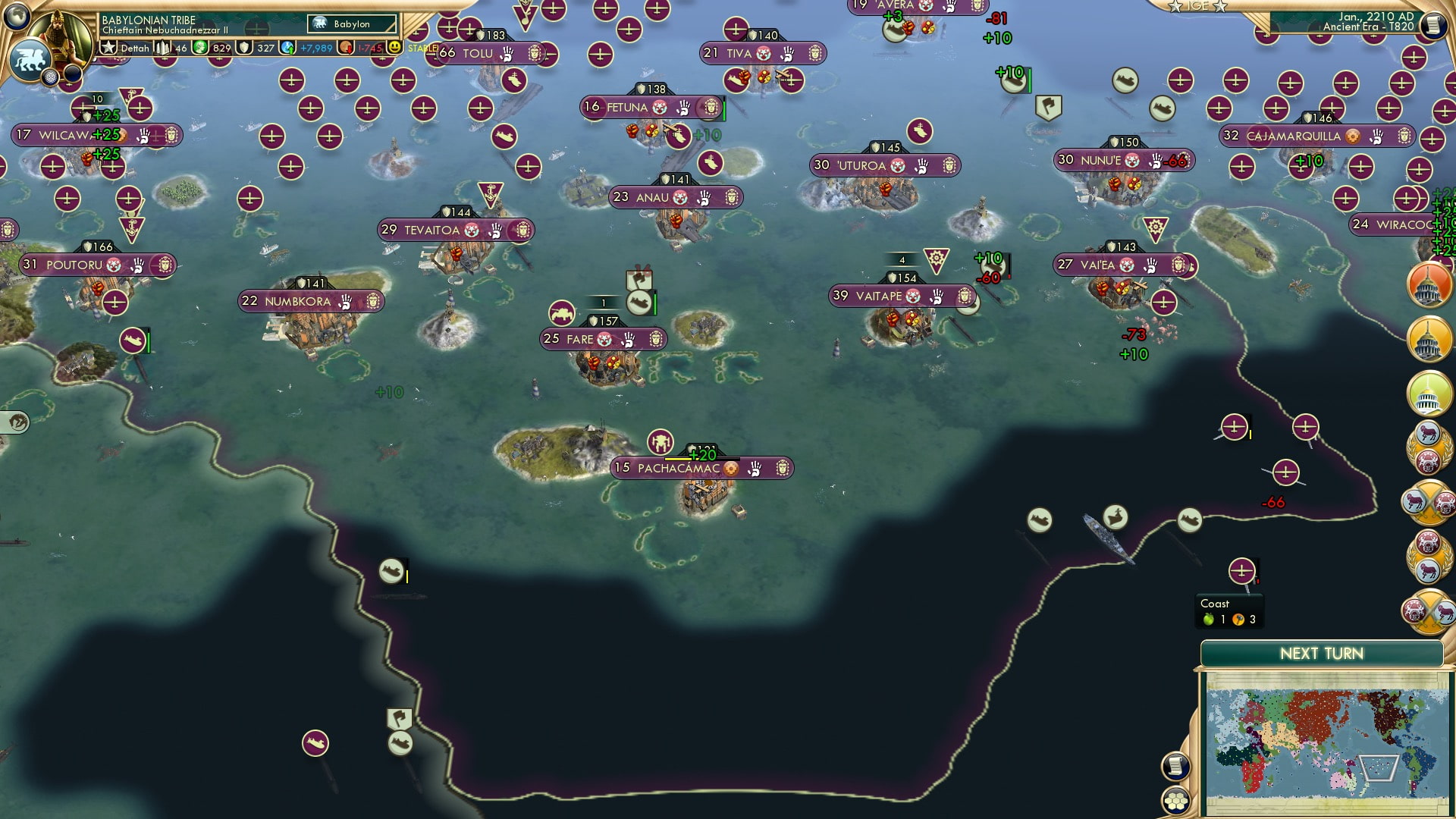Open the city screen for TOLU
This screenshot has width=1456, height=819.
[x=477, y=54]
